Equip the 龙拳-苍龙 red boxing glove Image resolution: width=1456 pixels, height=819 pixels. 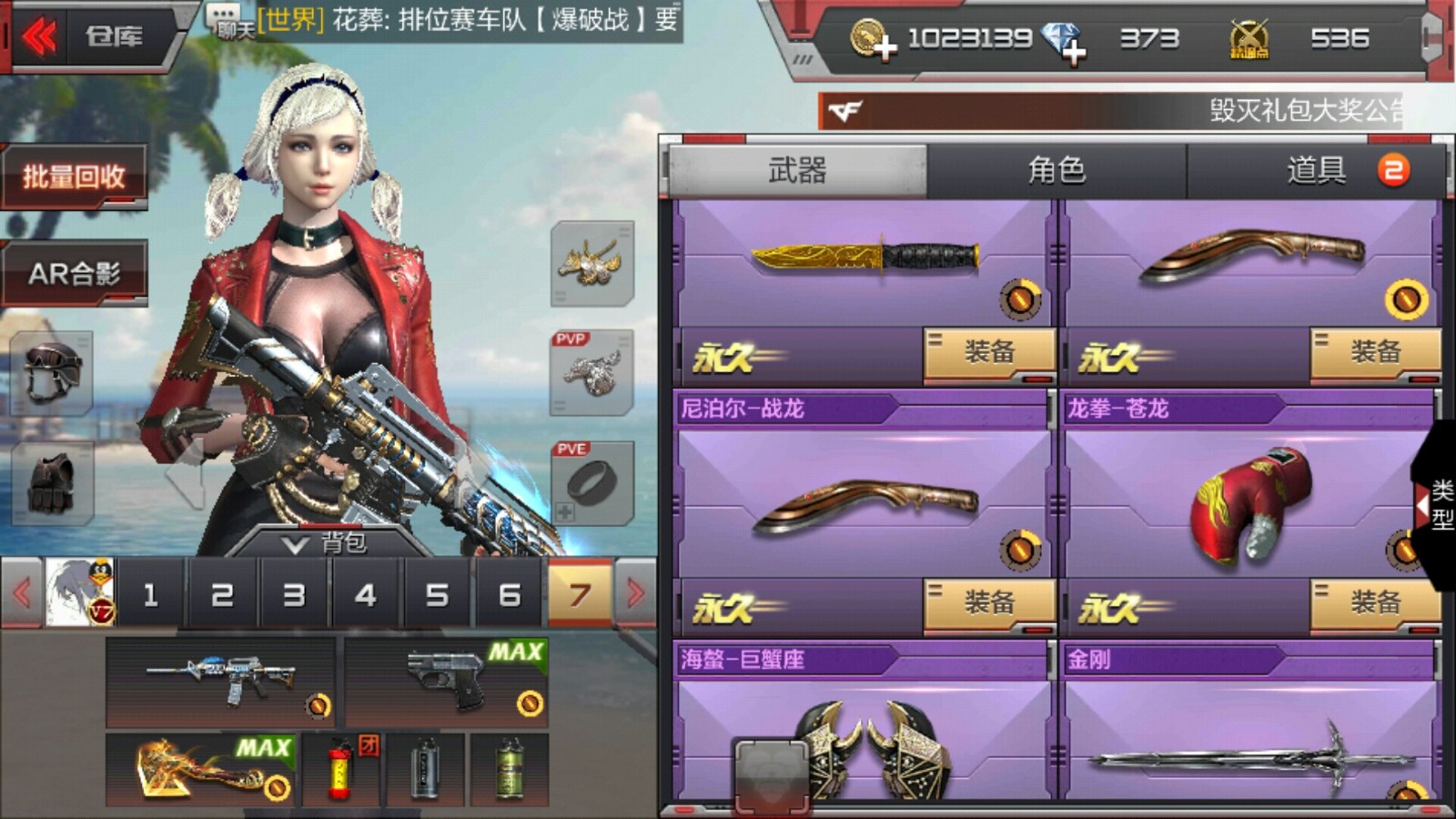pyautogui.click(x=1375, y=602)
